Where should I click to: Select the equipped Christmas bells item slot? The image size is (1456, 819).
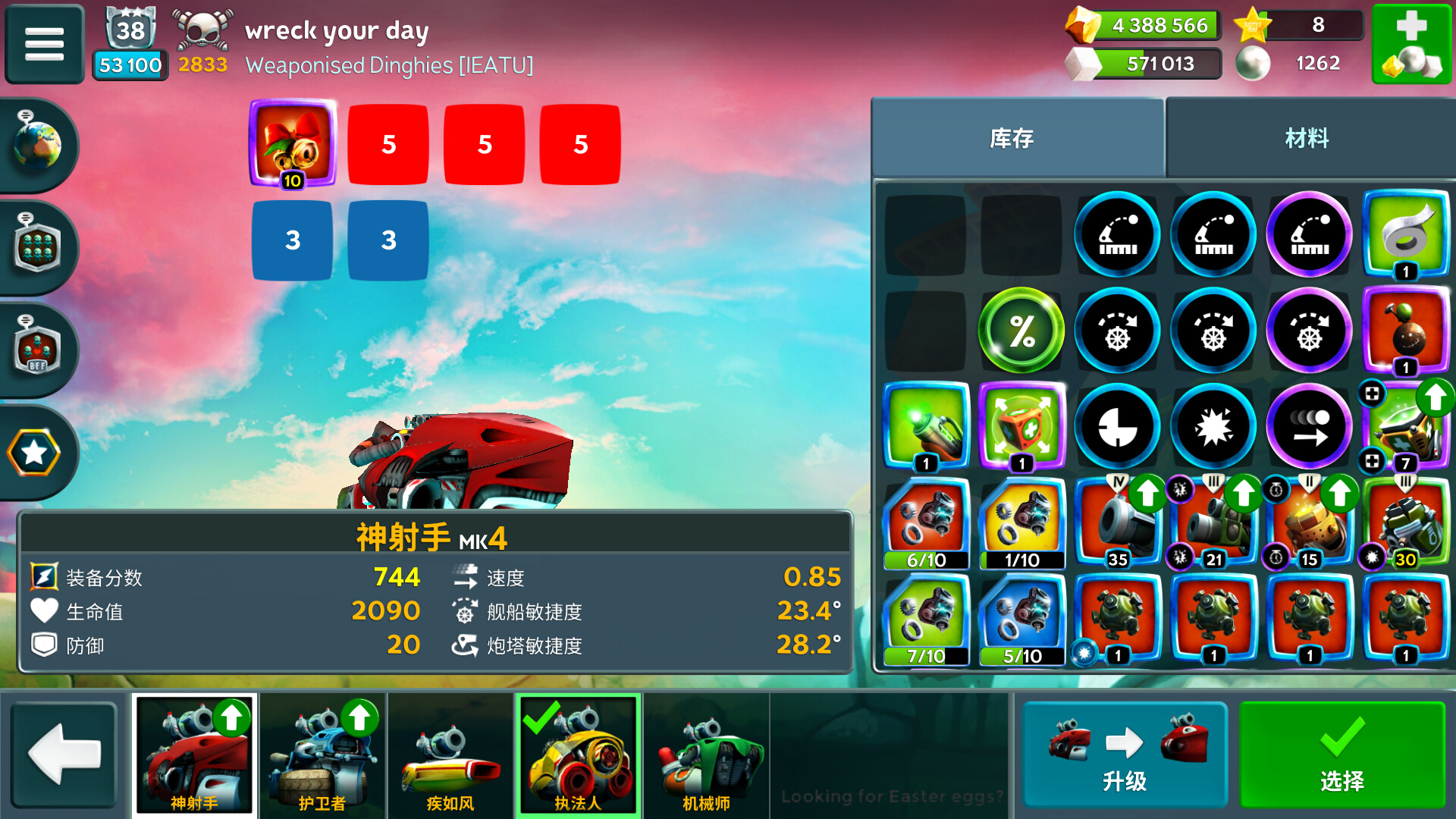(293, 143)
